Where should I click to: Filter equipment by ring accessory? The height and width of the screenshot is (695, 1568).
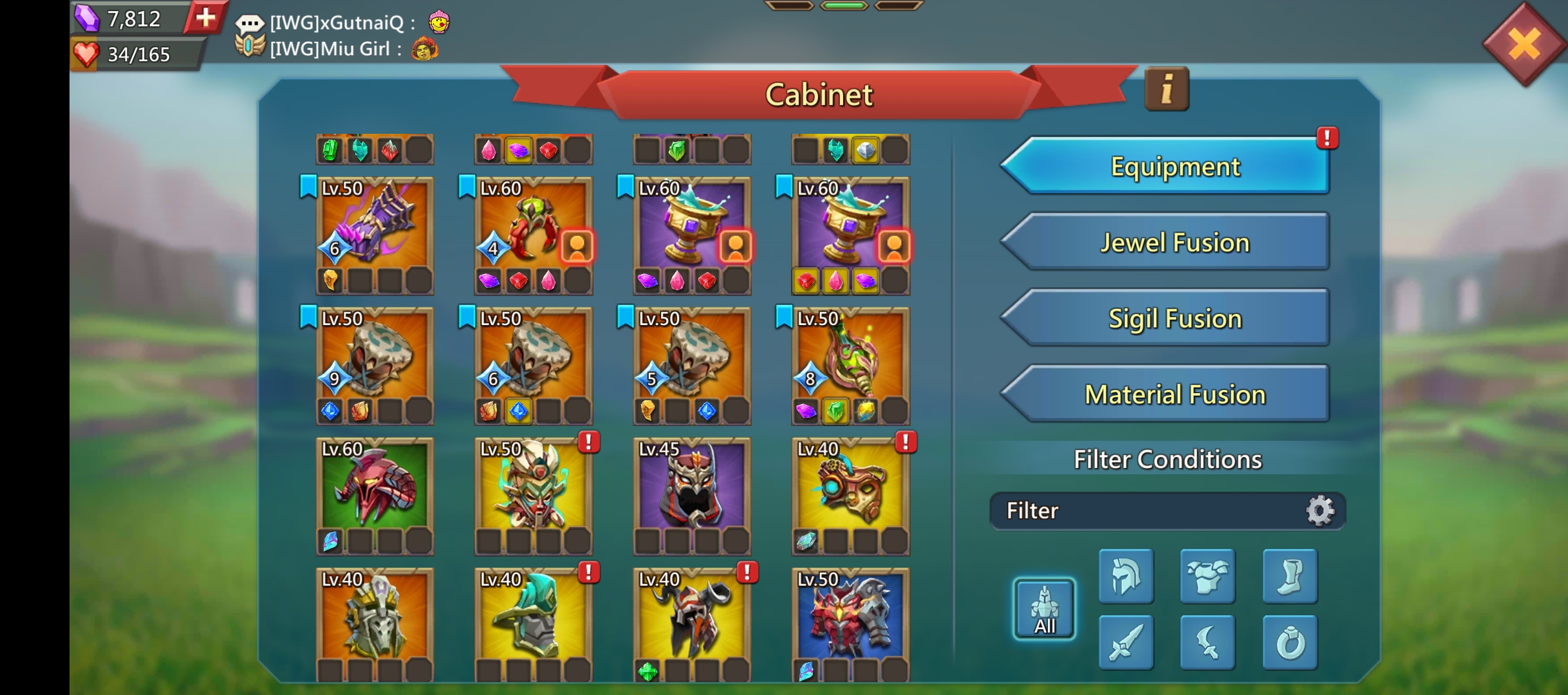coord(1289,642)
